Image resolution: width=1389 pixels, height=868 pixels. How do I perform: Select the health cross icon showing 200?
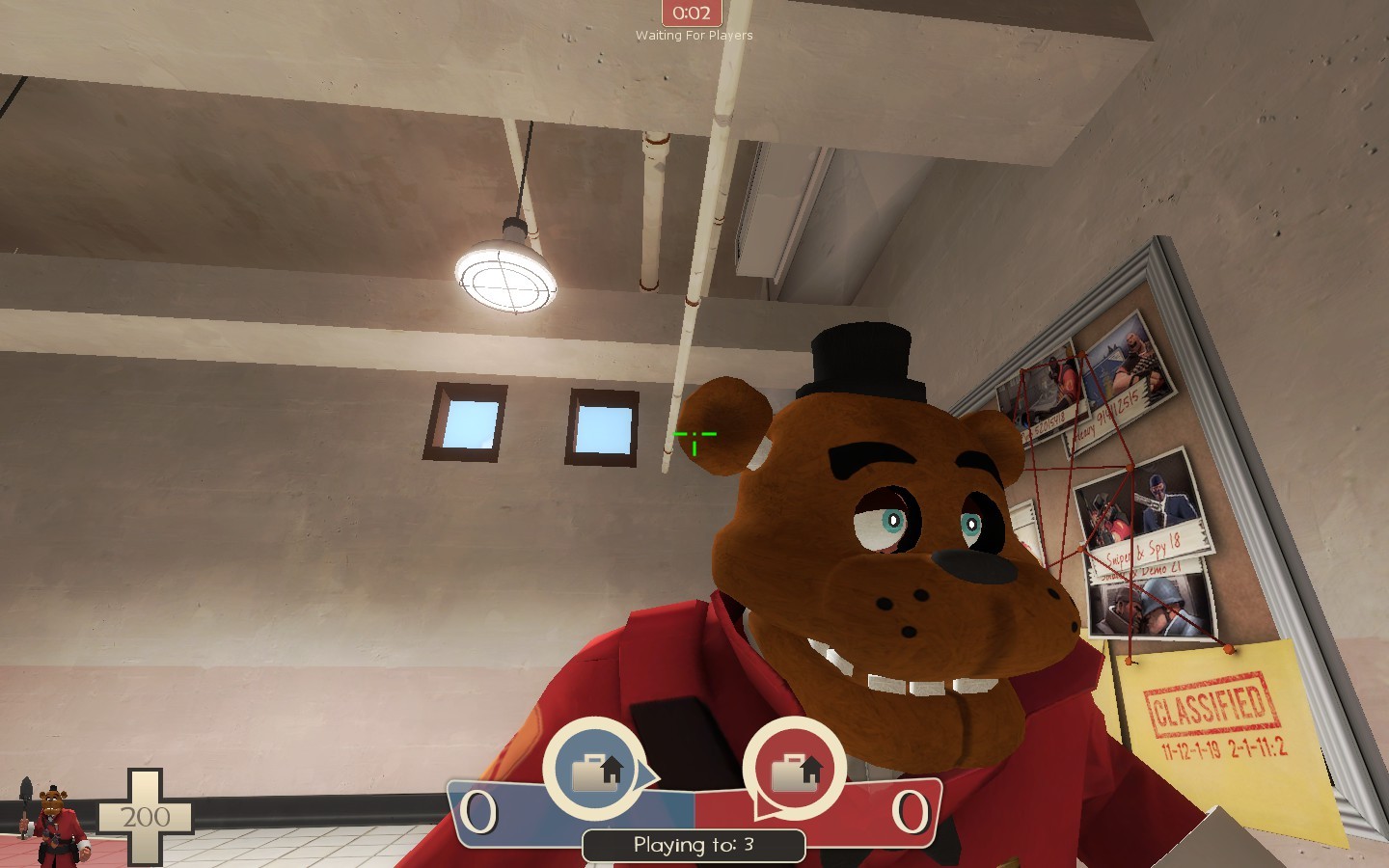tap(145, 818)
